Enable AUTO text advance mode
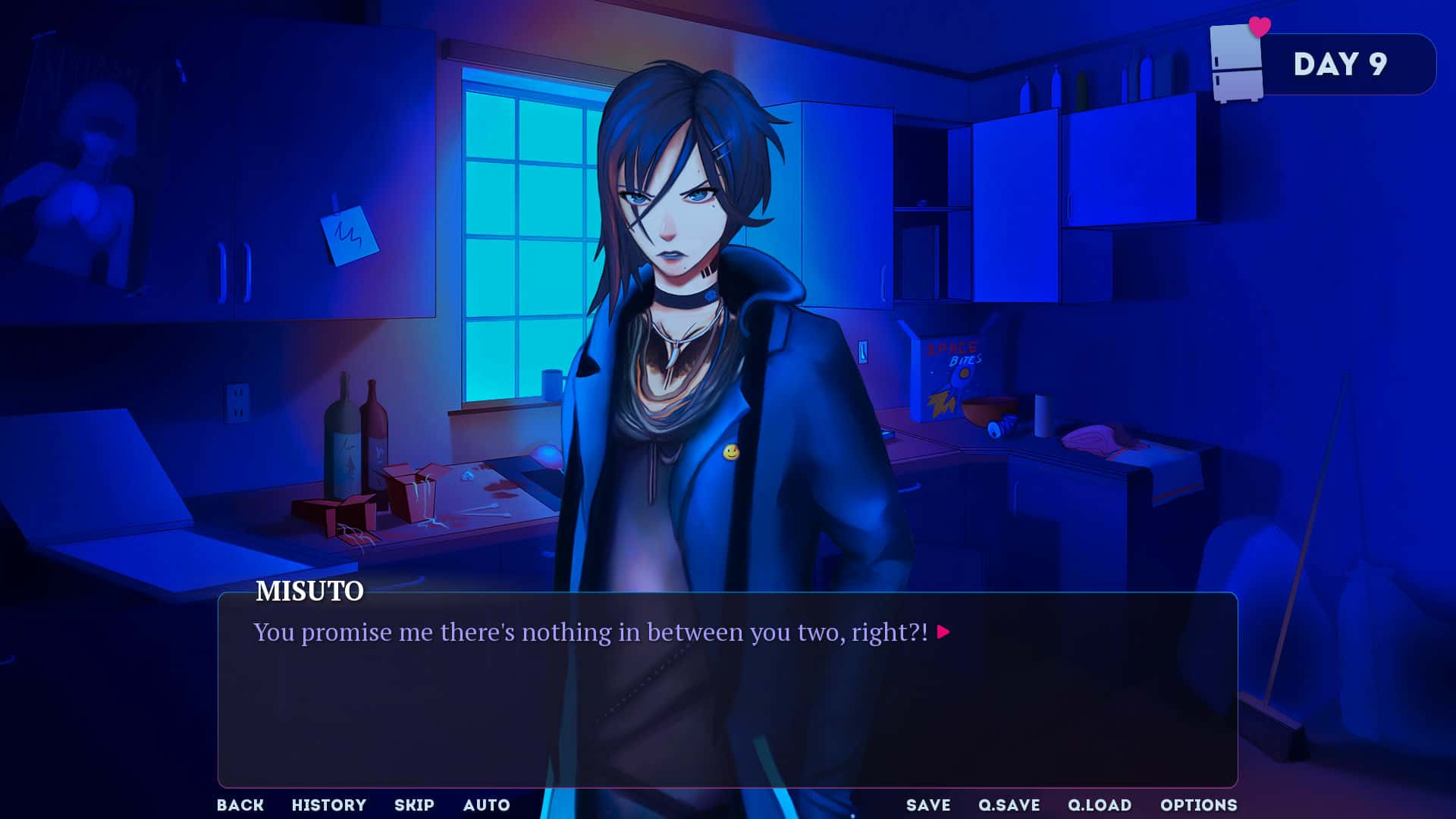 tap(486, 805)
